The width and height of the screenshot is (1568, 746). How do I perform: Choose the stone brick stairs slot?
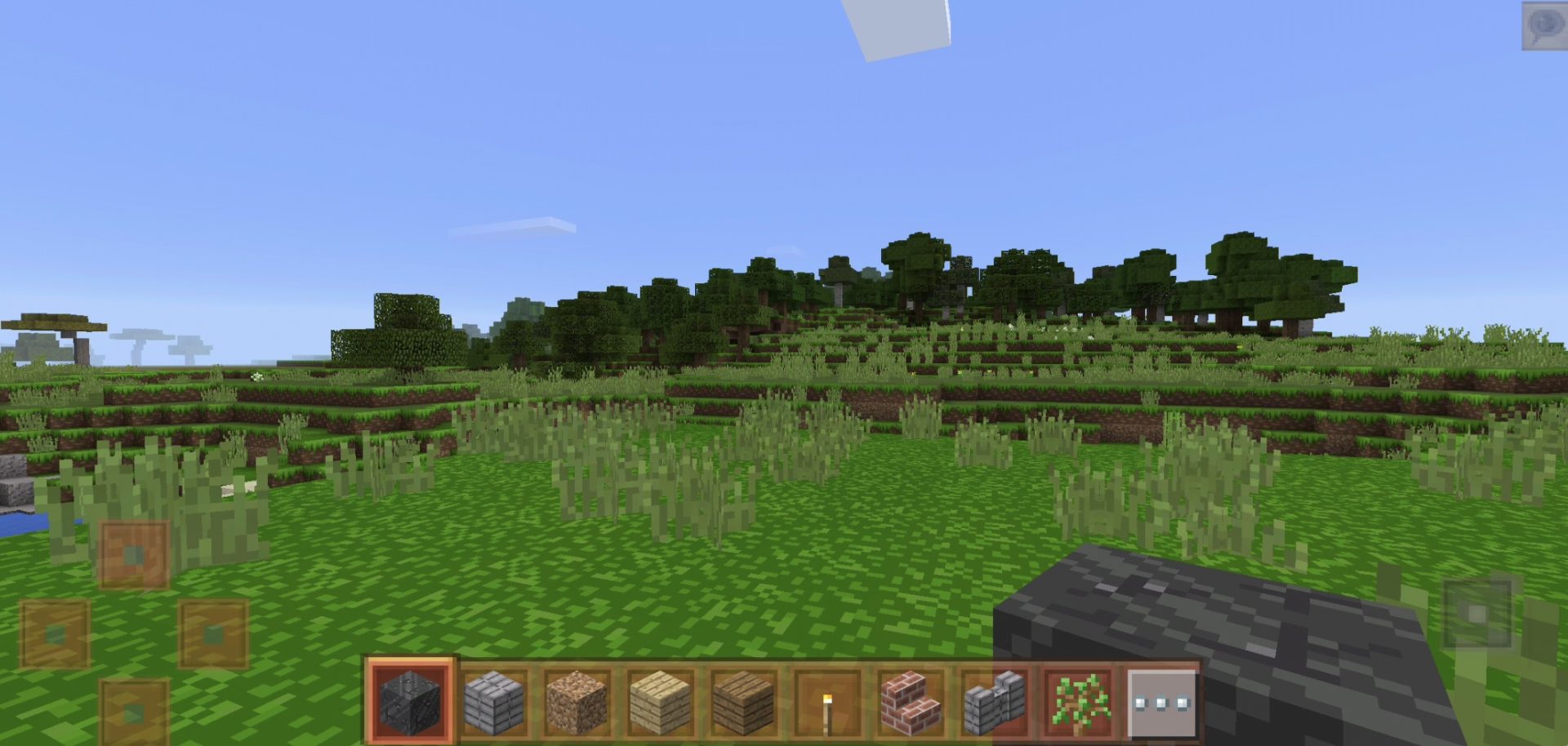click(x=994, y=702)
